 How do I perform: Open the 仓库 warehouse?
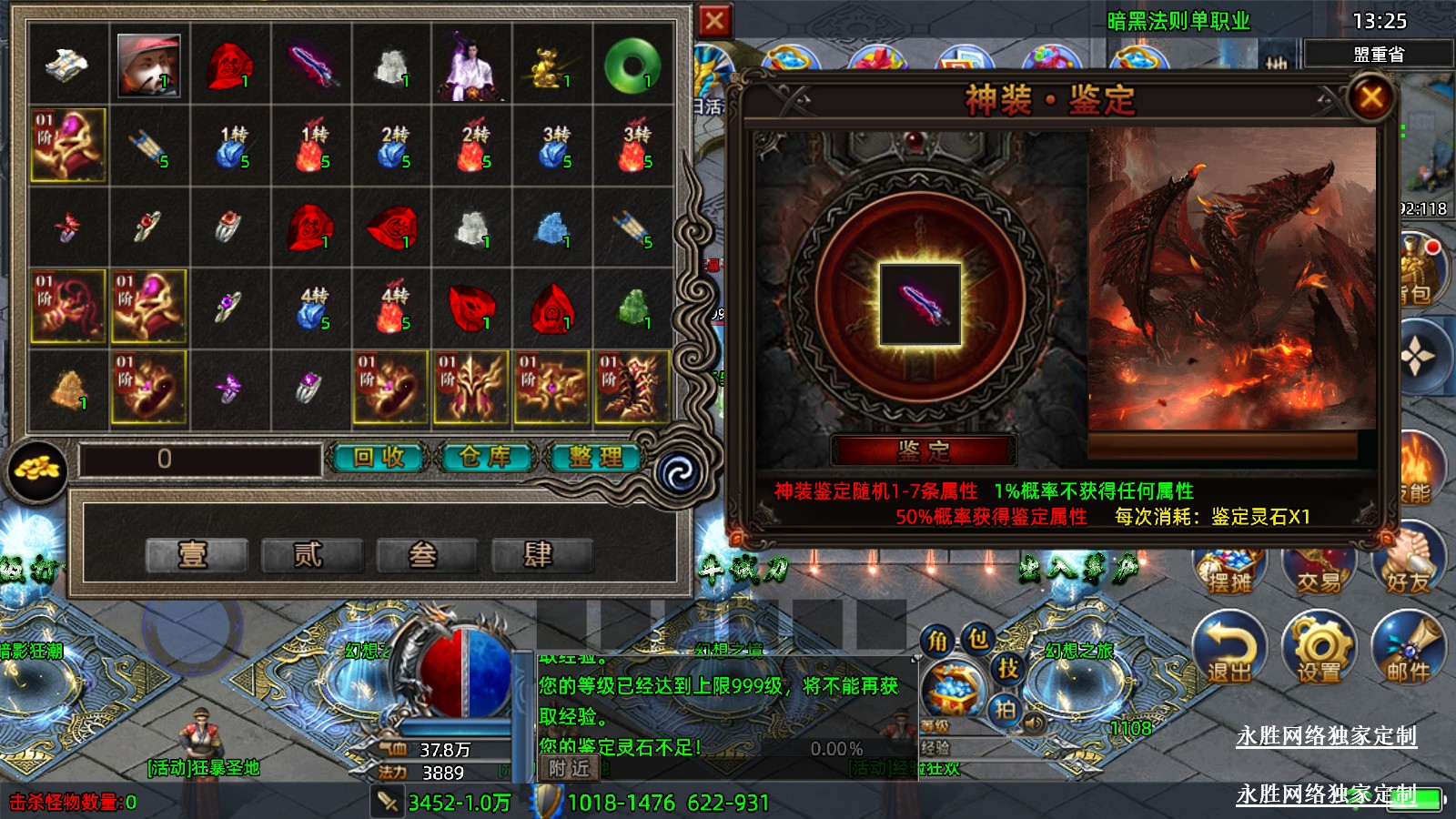coord(485,457)
